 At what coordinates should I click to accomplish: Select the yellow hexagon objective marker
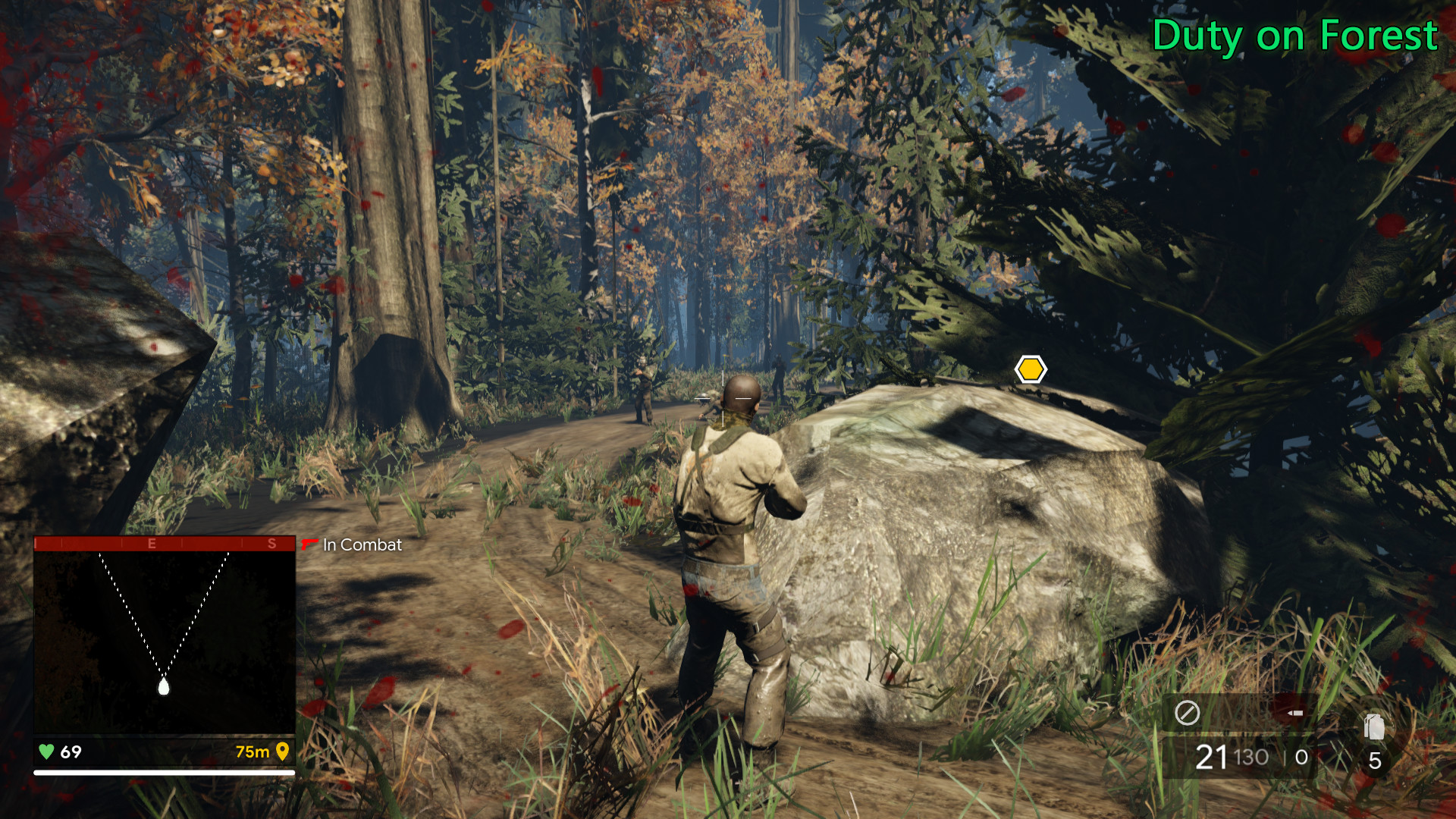(x=1031, y=369)
